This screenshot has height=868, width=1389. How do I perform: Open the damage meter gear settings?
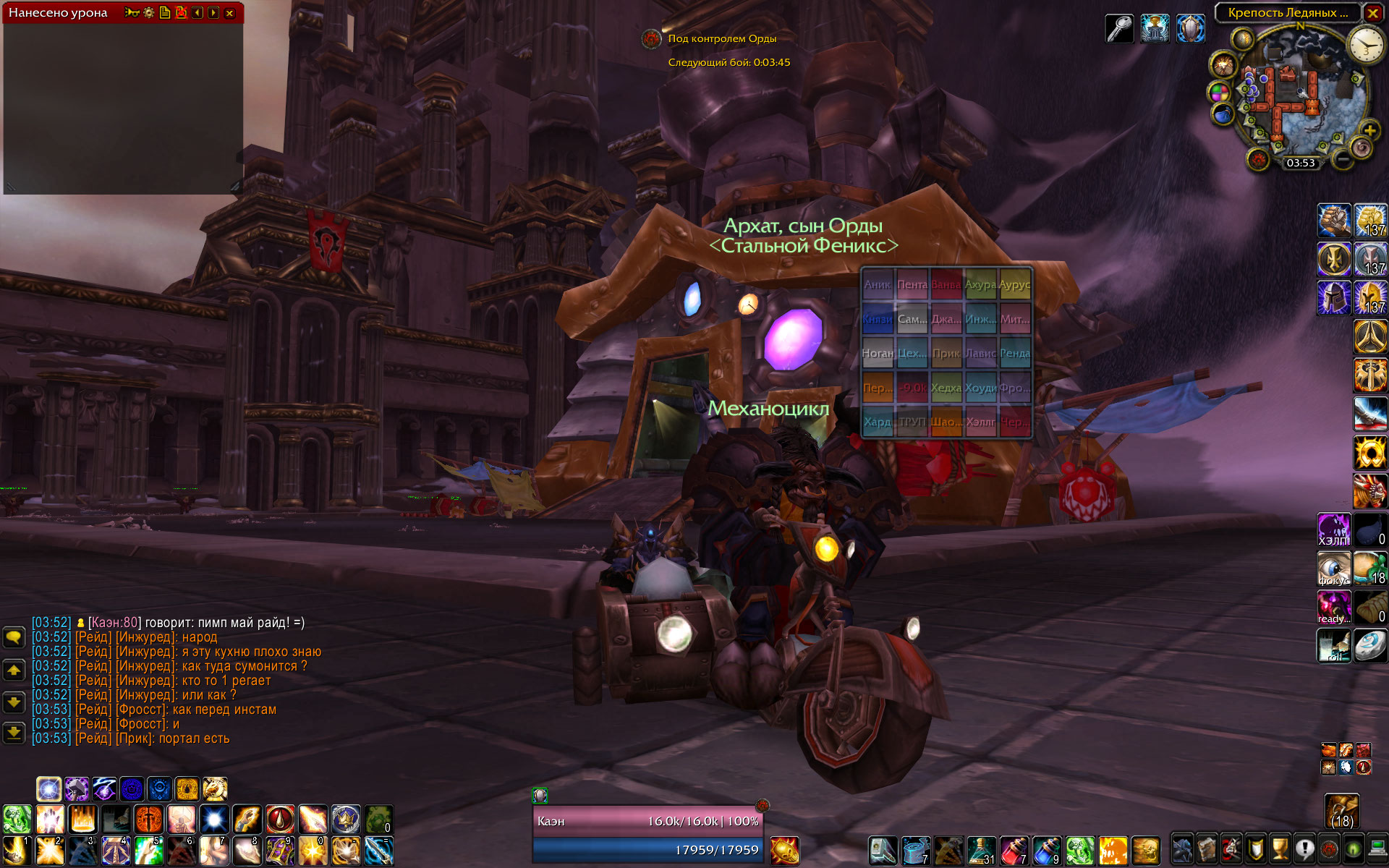tap(149, 13)
